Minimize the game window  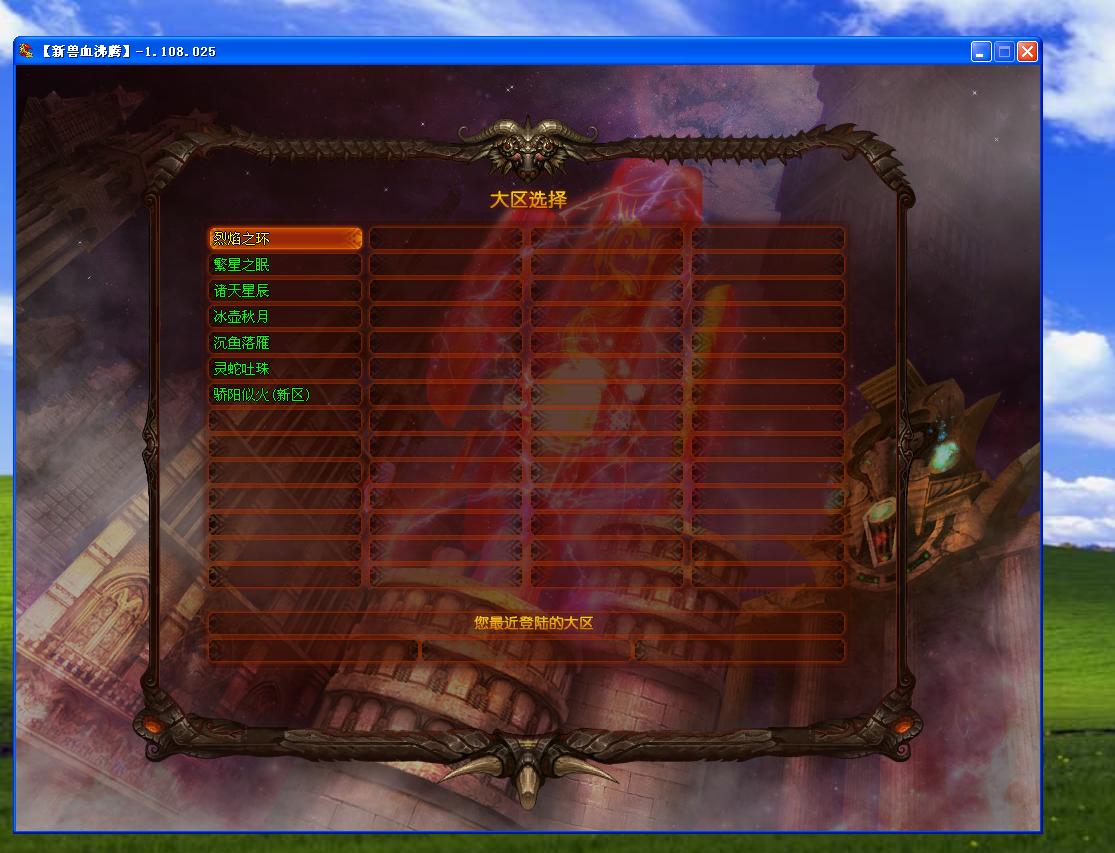[981, 51]
